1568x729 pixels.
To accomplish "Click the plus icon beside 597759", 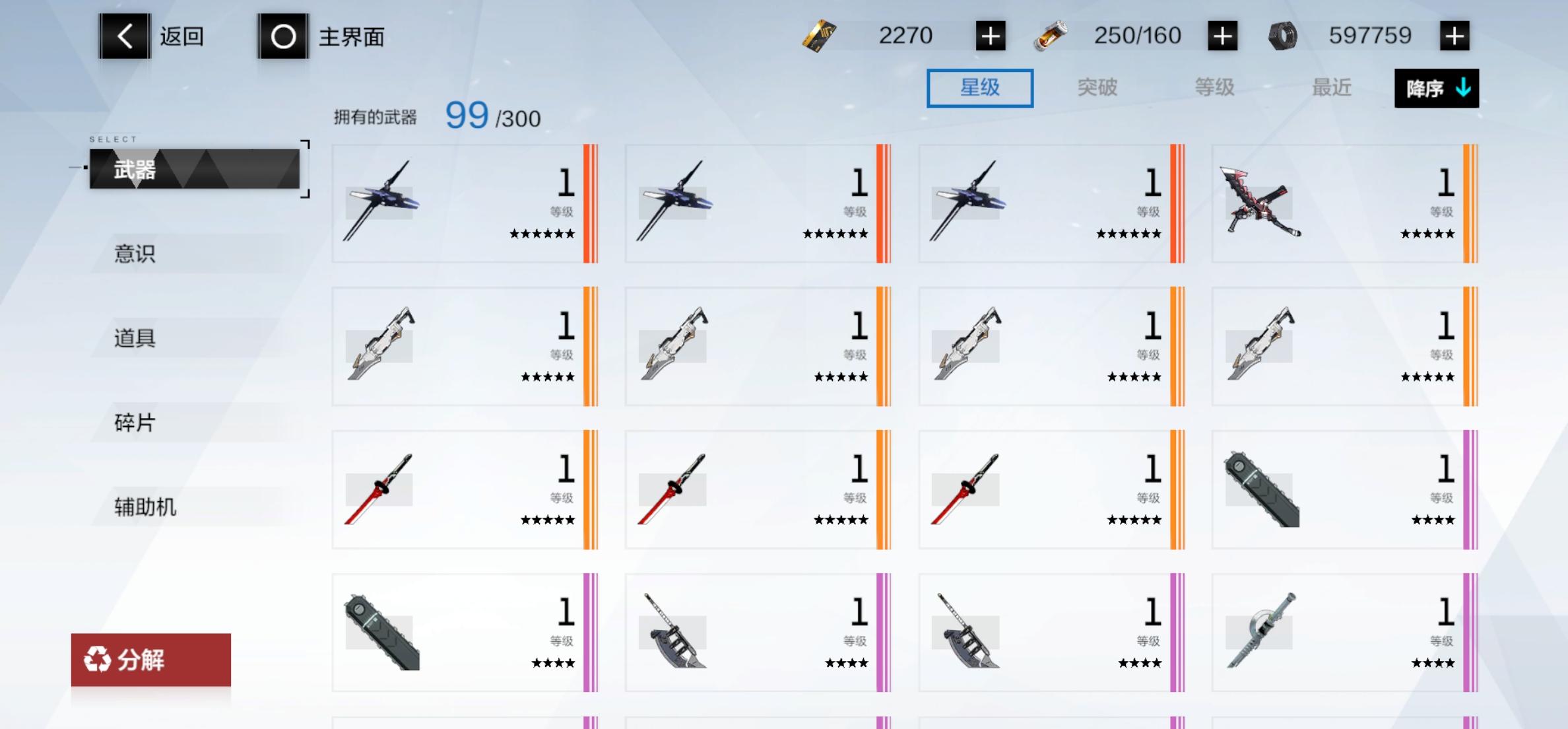I will tap(1455, 36).
